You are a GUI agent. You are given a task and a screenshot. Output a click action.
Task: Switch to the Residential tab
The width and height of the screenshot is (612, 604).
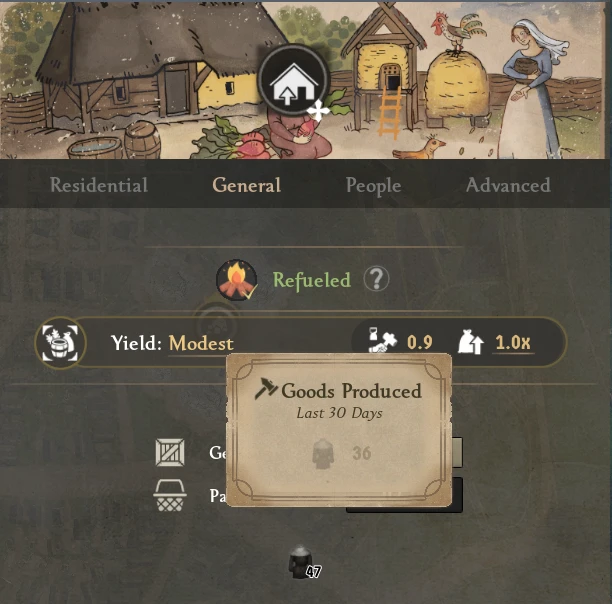click(x=99, y=185)
